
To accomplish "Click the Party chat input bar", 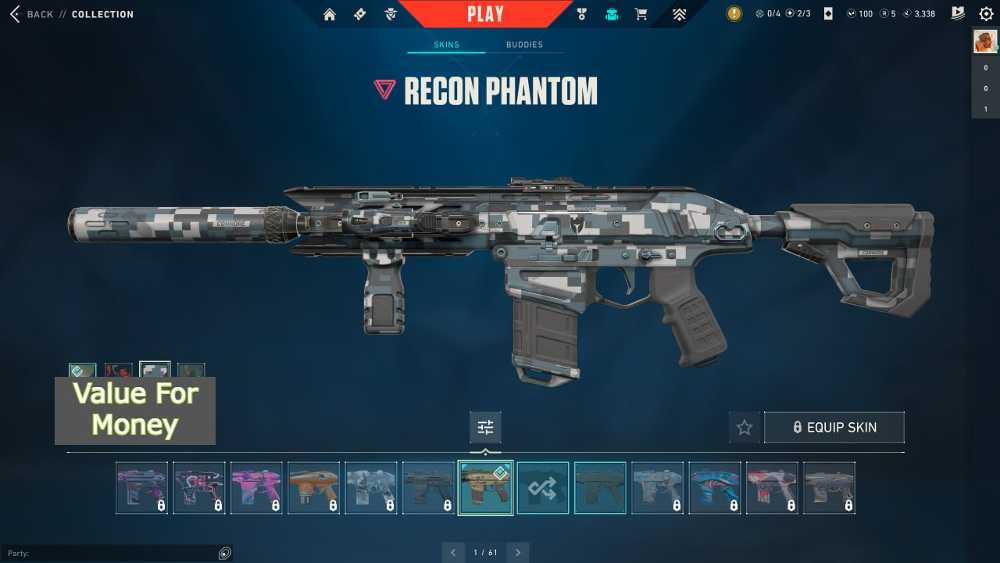I will pyautogui.click(x=110, y=553).
